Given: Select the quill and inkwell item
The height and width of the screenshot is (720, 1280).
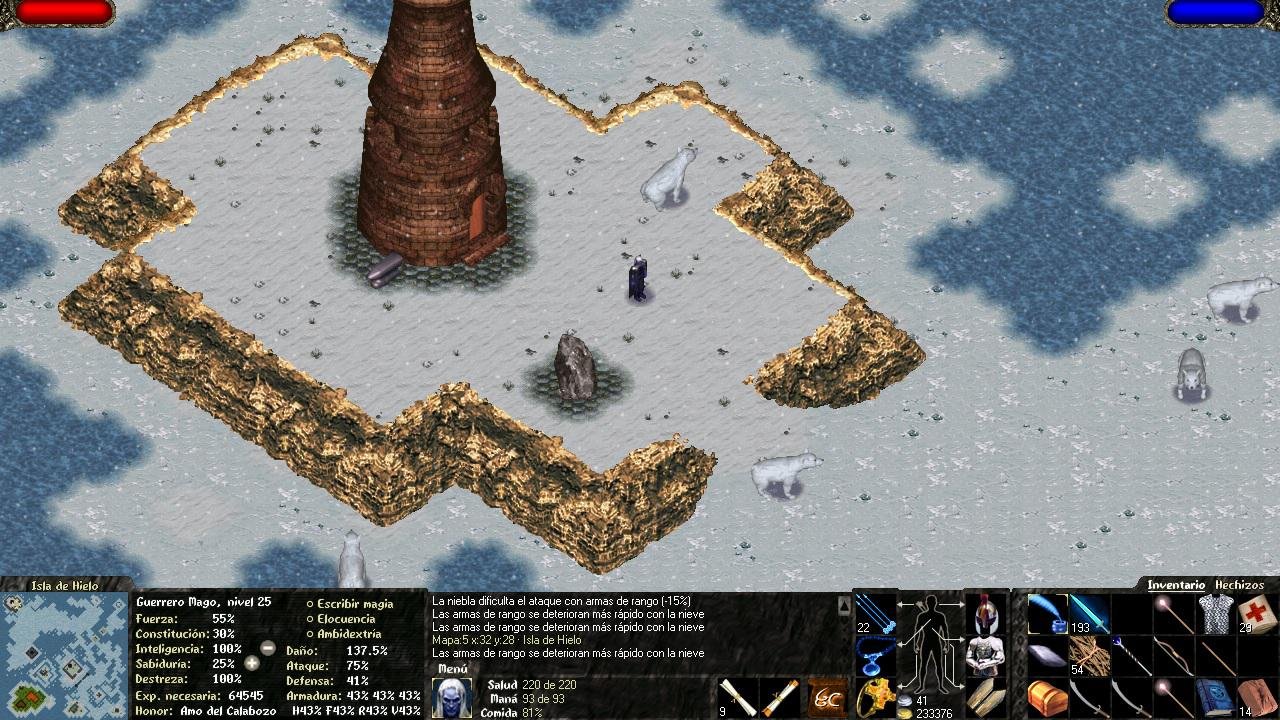Looking at the screenshot, I should pos(1047,612).
